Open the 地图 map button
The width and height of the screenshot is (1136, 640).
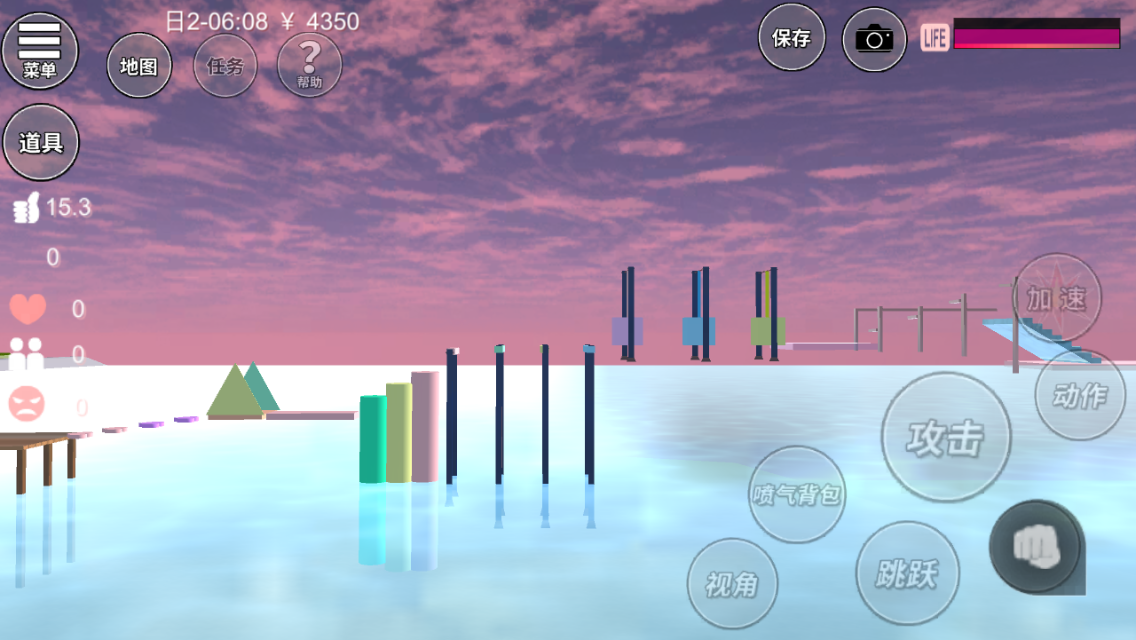139,66
